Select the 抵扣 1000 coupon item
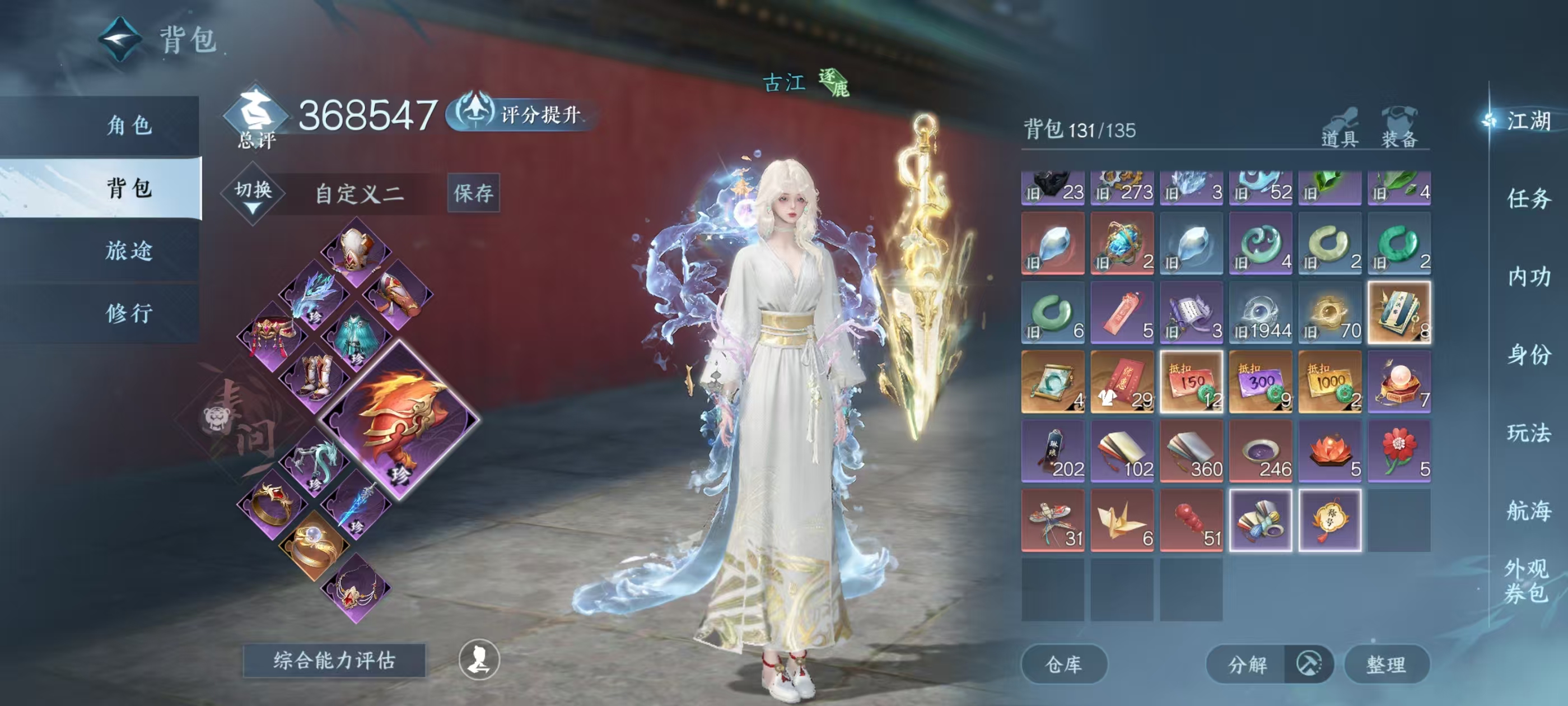The width and height of the screenshot is (1568, 706). [1329, 382]
